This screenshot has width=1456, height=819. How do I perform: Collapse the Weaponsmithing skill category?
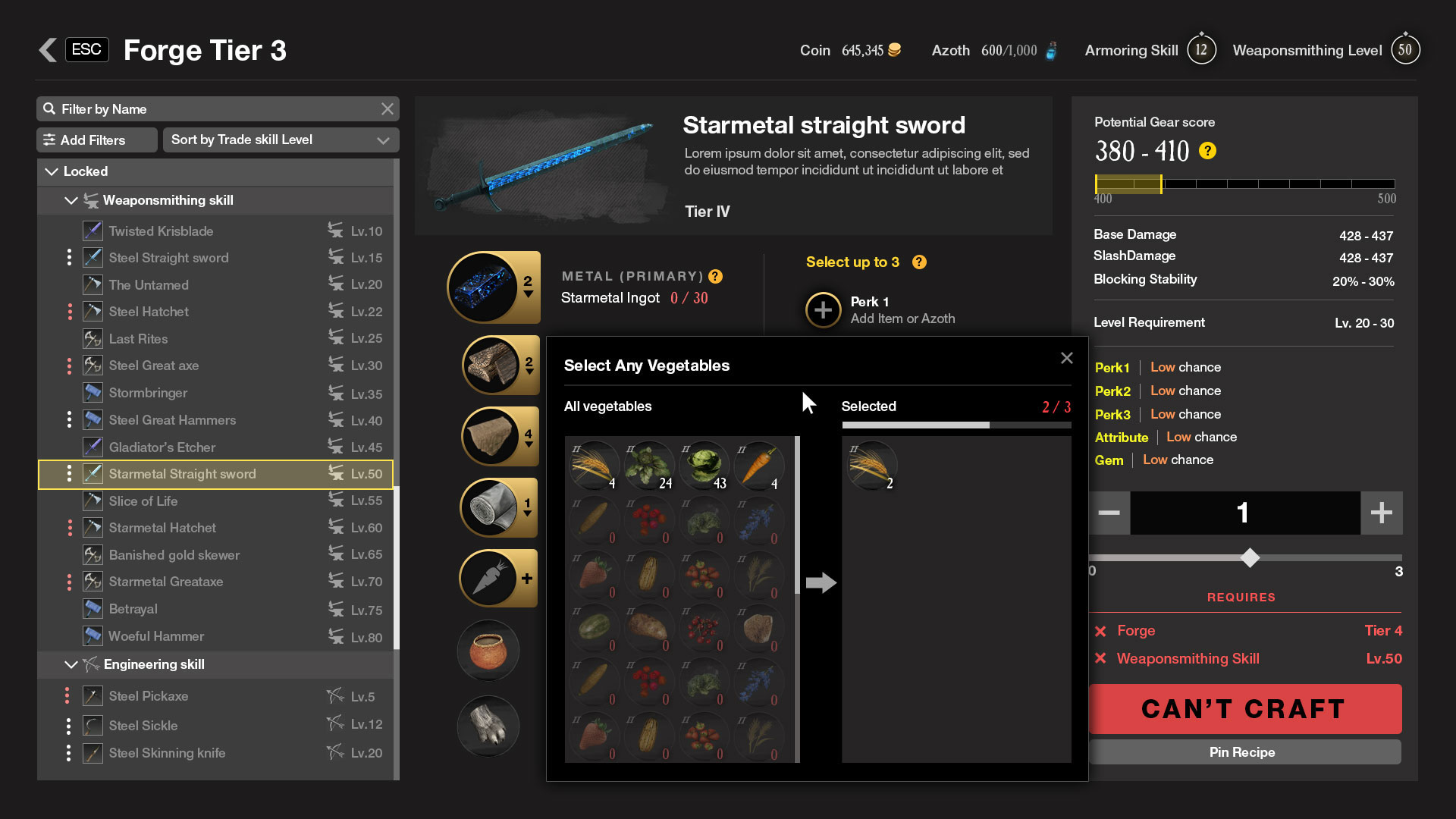pos(71,200)
